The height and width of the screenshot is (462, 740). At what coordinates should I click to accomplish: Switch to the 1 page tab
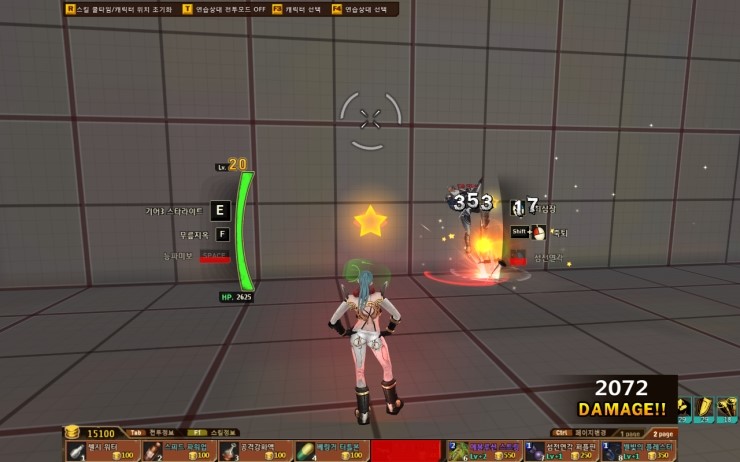[x=629, y=433]
